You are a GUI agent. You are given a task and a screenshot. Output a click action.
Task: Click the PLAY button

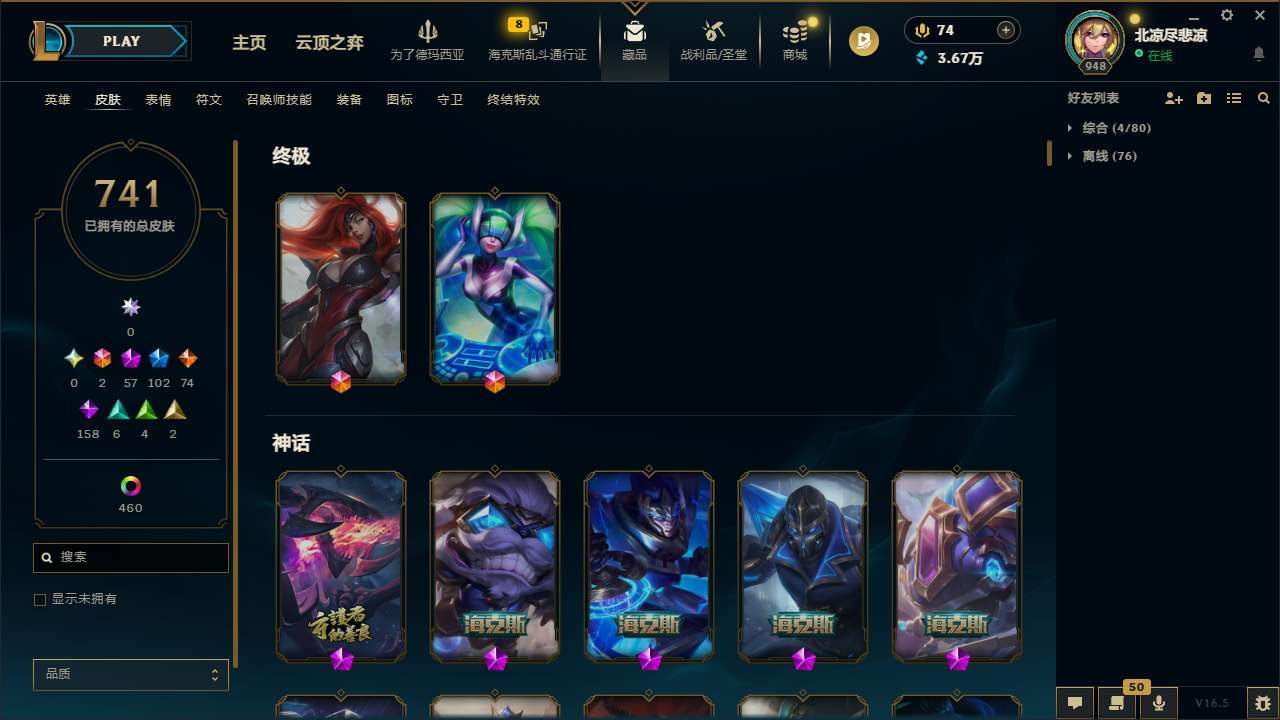click(x=121, y=41)
